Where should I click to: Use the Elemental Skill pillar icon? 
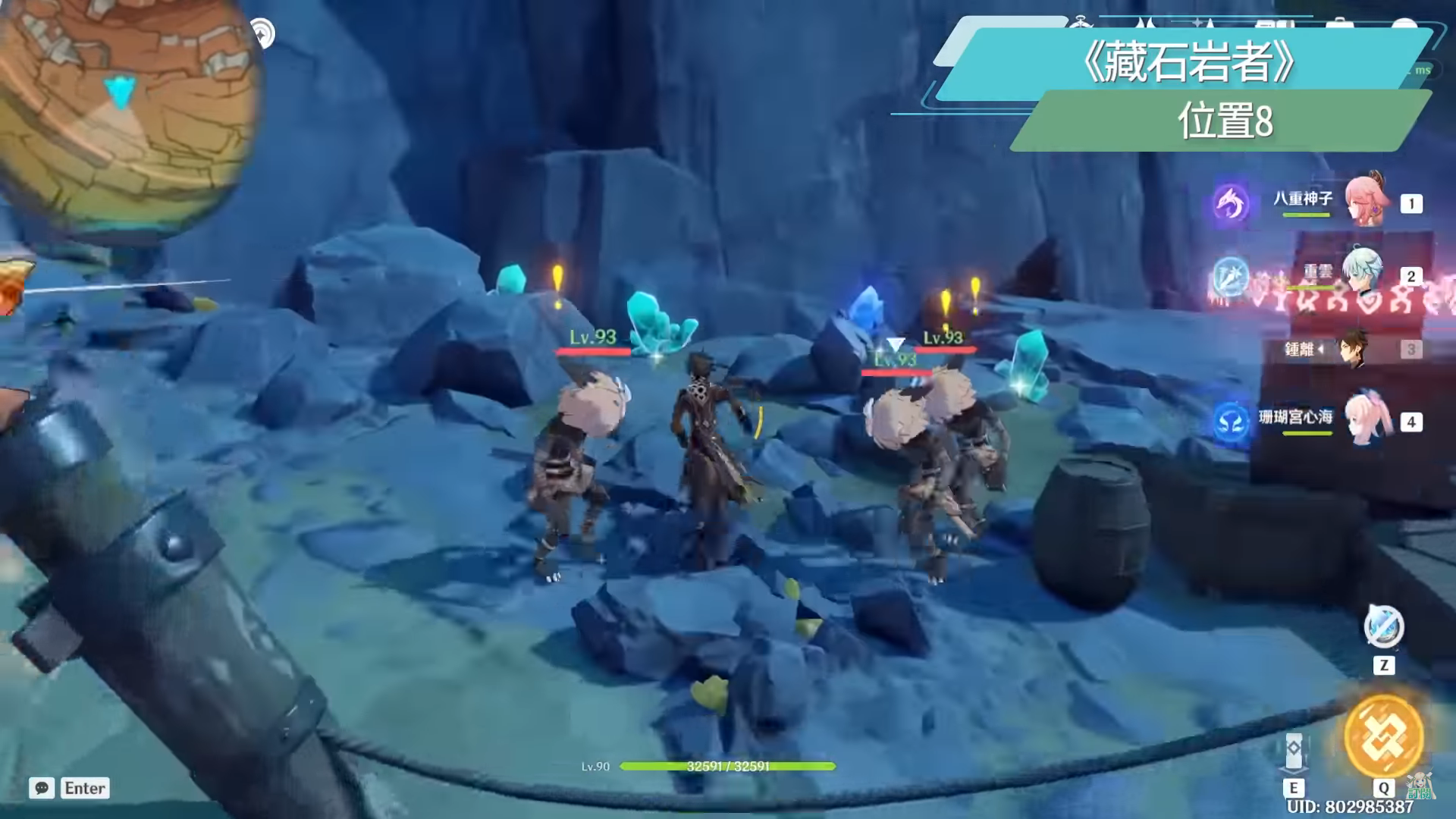click(x=1294, y=751)
